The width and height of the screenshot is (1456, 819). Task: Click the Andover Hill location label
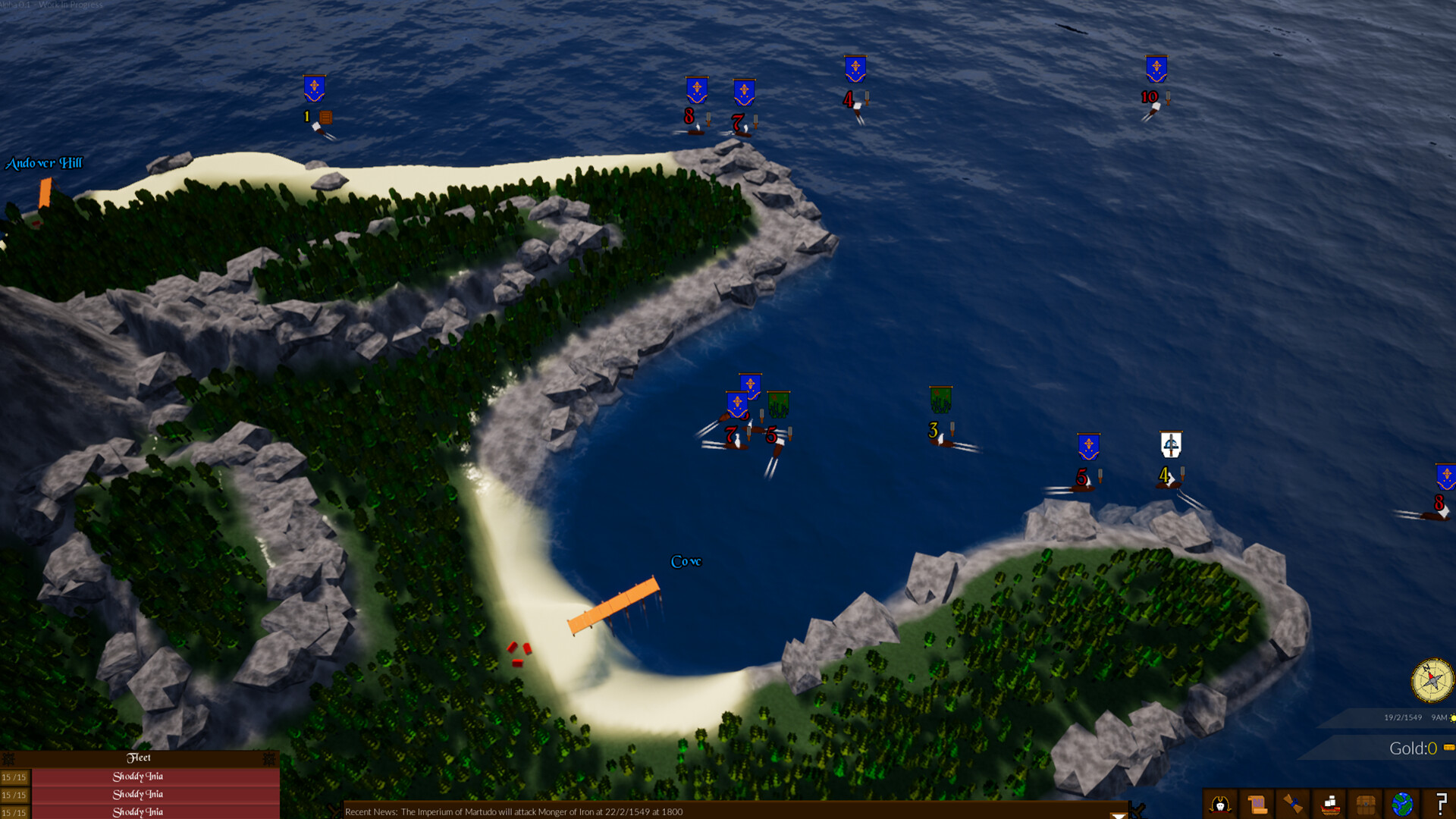(45, 163)
